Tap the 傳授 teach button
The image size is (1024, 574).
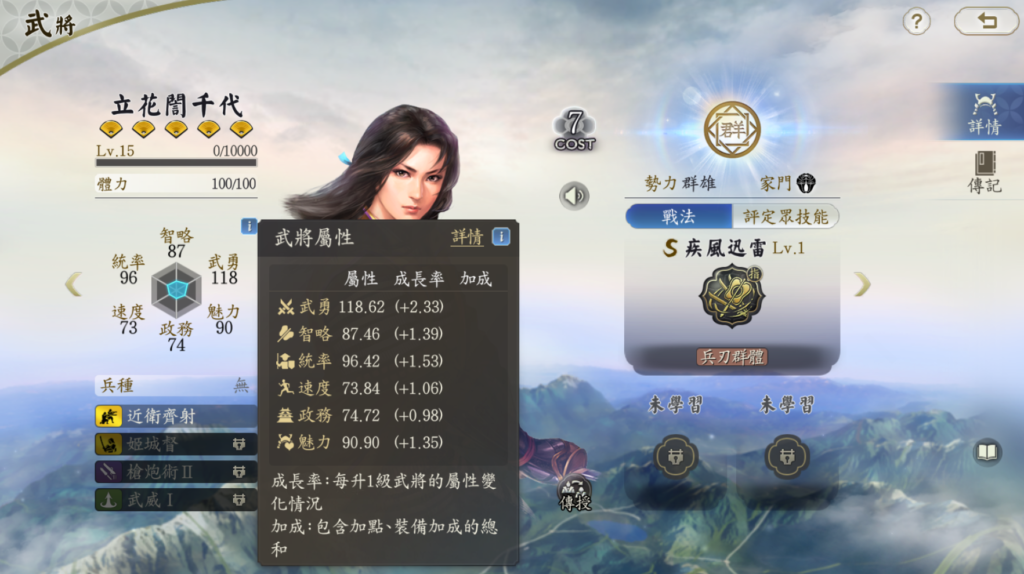[x=575, y=495]
